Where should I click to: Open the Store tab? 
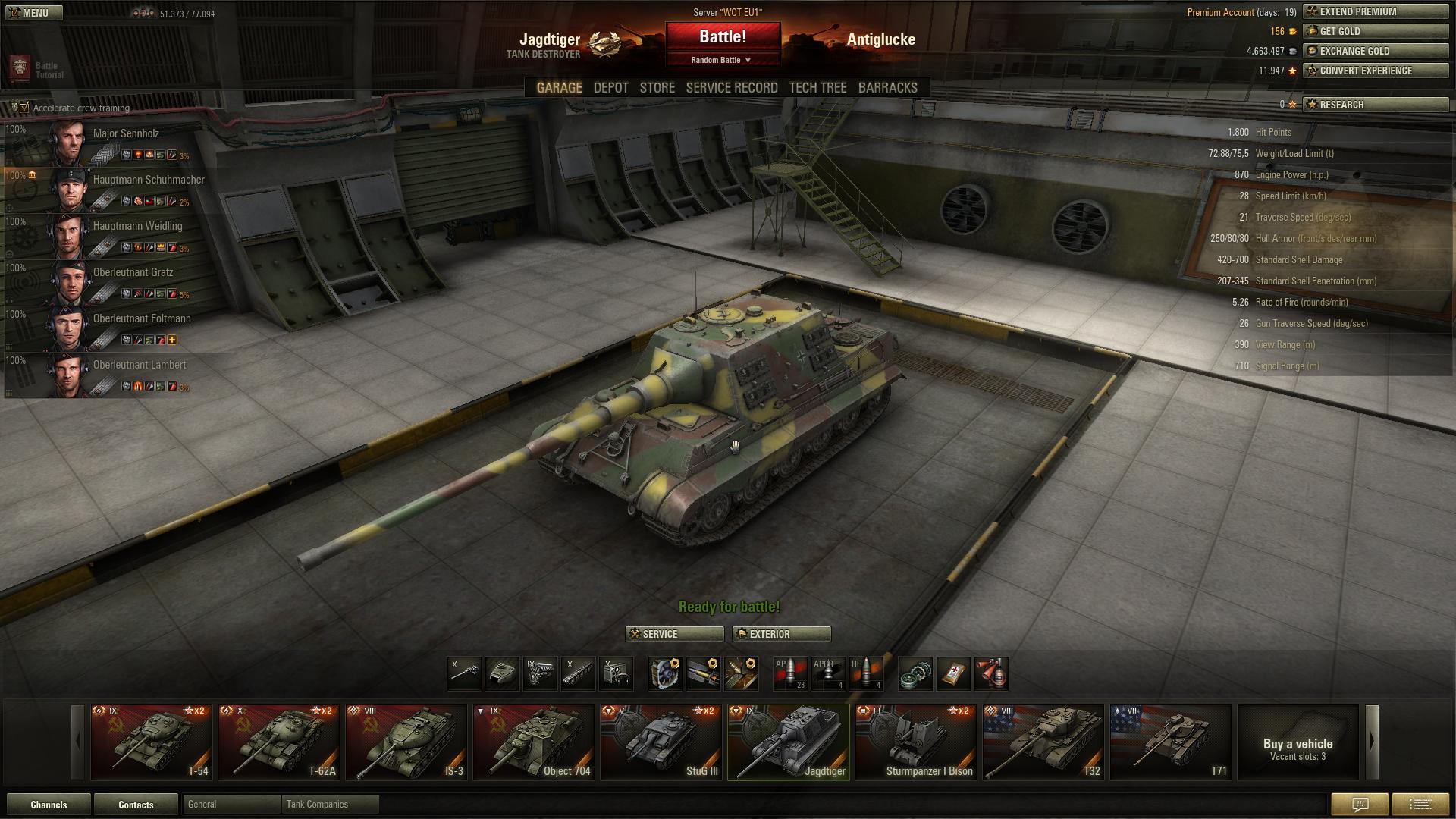[657, 88]
